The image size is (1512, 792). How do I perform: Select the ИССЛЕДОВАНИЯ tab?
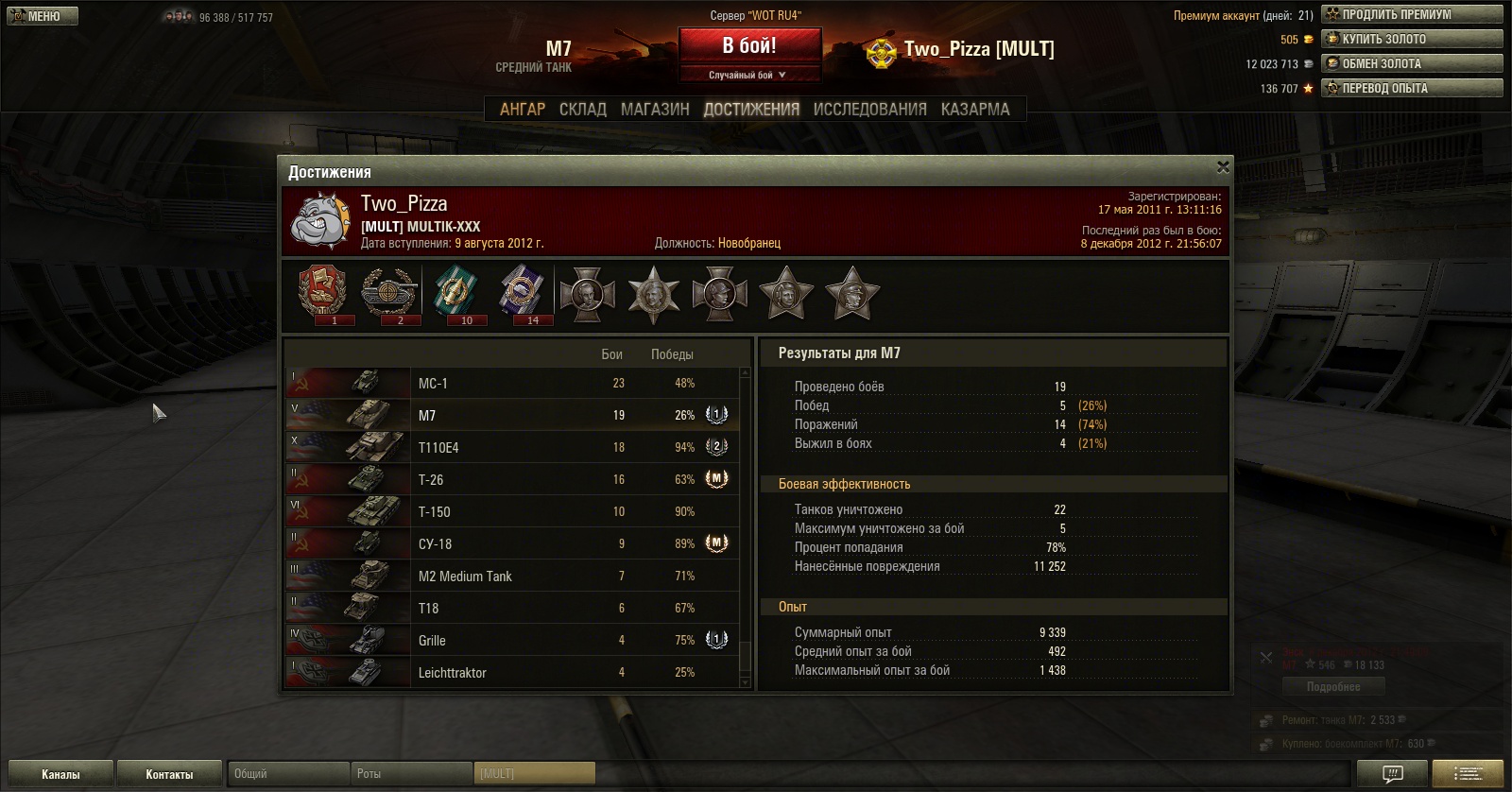coord(869,110)
